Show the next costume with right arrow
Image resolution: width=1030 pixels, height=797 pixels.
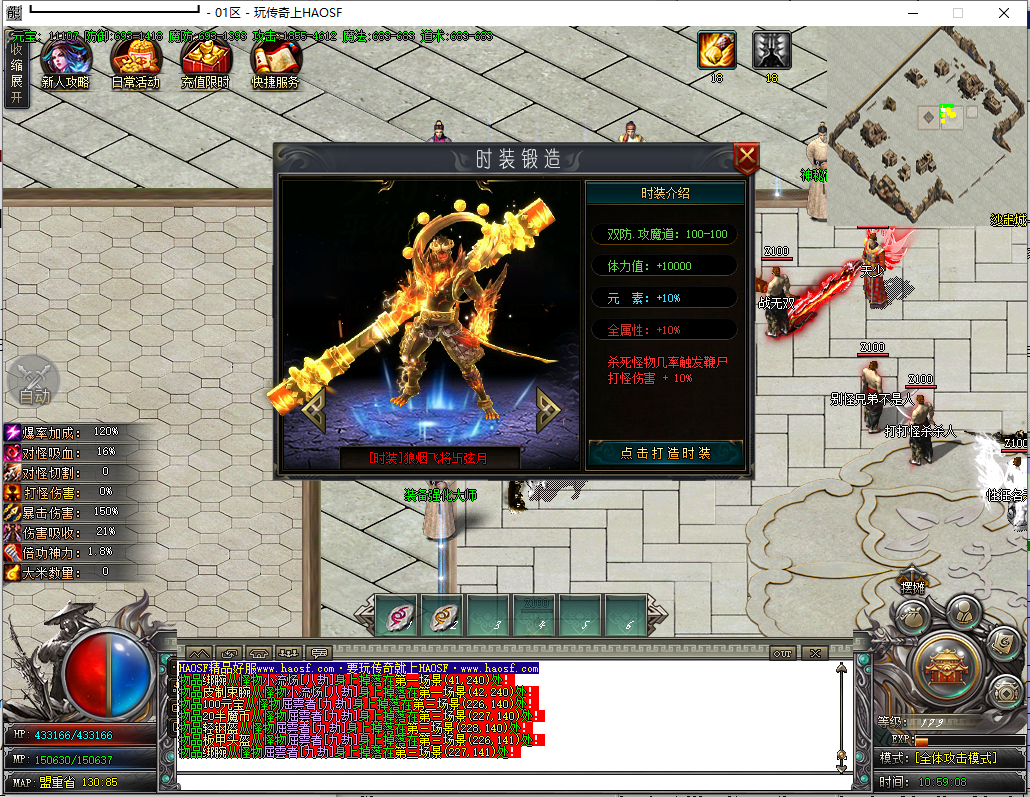pyautogui.click(x=547, y=408)
